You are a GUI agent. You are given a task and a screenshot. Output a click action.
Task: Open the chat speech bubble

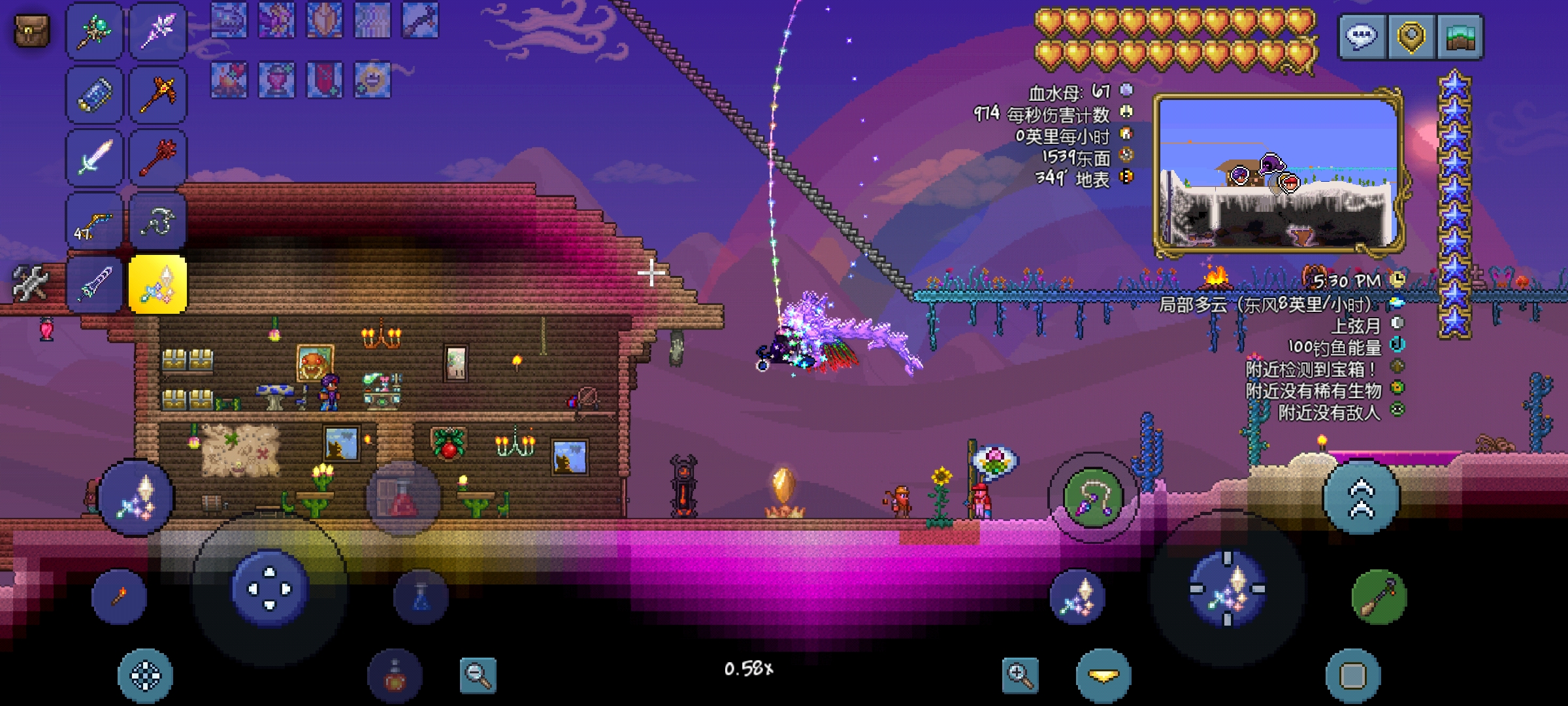pyautogui.click(x=1363, y=37)
